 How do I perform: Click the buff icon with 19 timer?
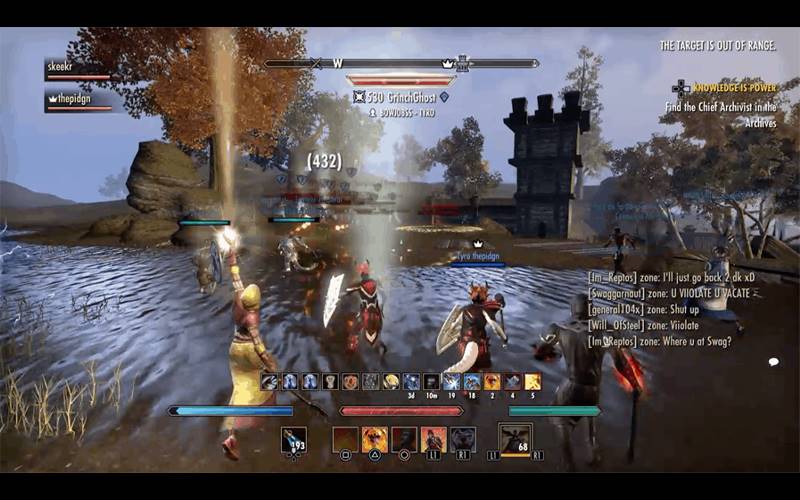coord(451,381)
